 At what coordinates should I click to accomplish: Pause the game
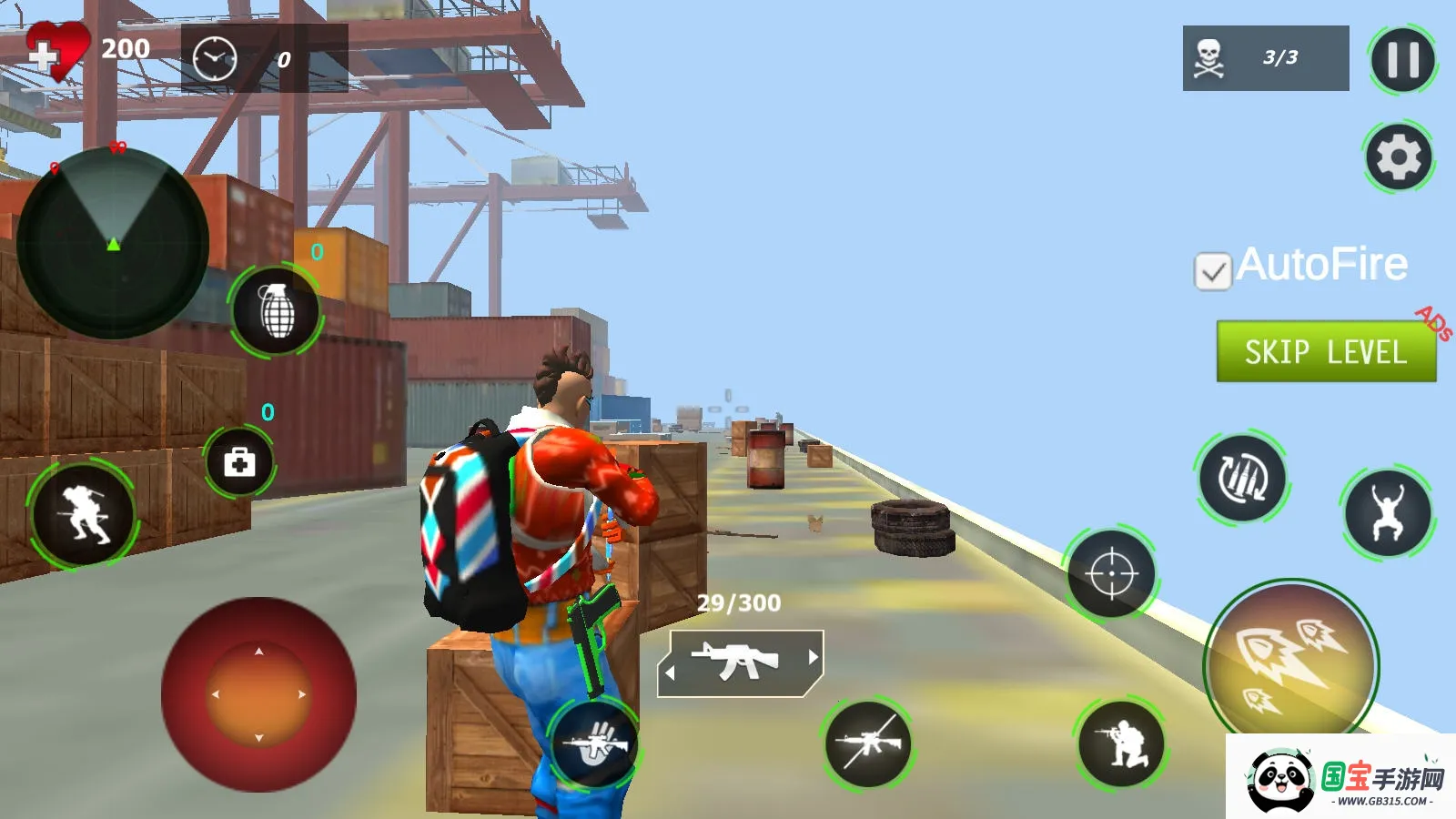1402,61
